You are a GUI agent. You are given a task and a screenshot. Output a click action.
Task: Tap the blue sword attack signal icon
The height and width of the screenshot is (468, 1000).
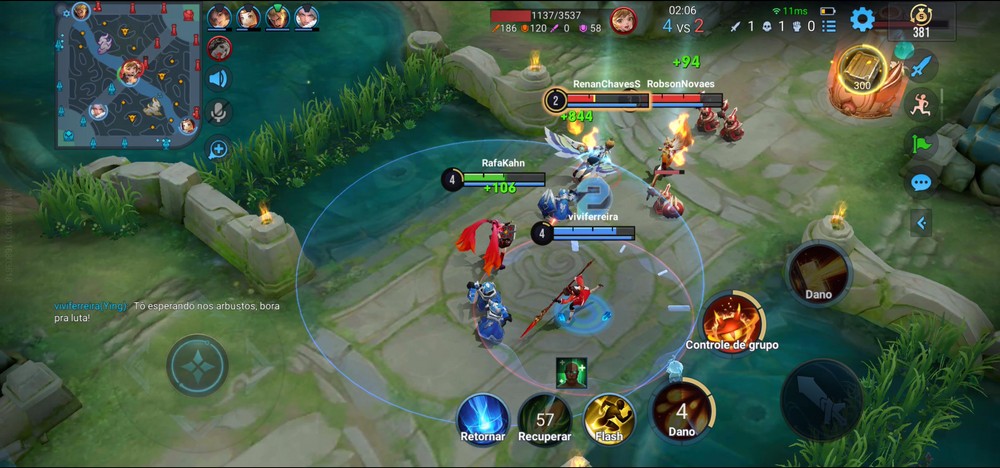[921, 67]
